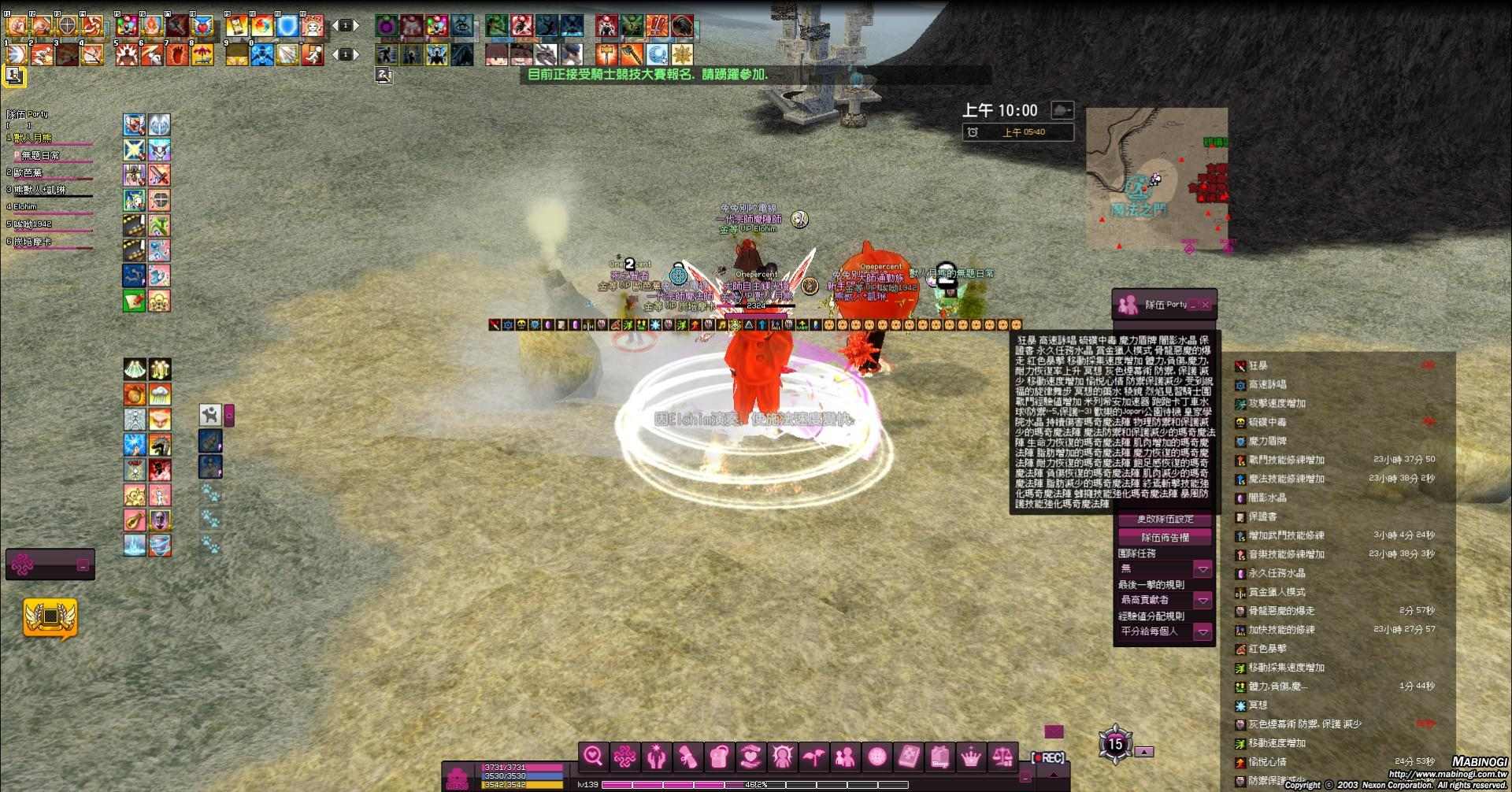The height and width of the screenshot is (792, 1512).
Task: Click the 隊伍佈告欄 button
Action: pos(1164,536)
